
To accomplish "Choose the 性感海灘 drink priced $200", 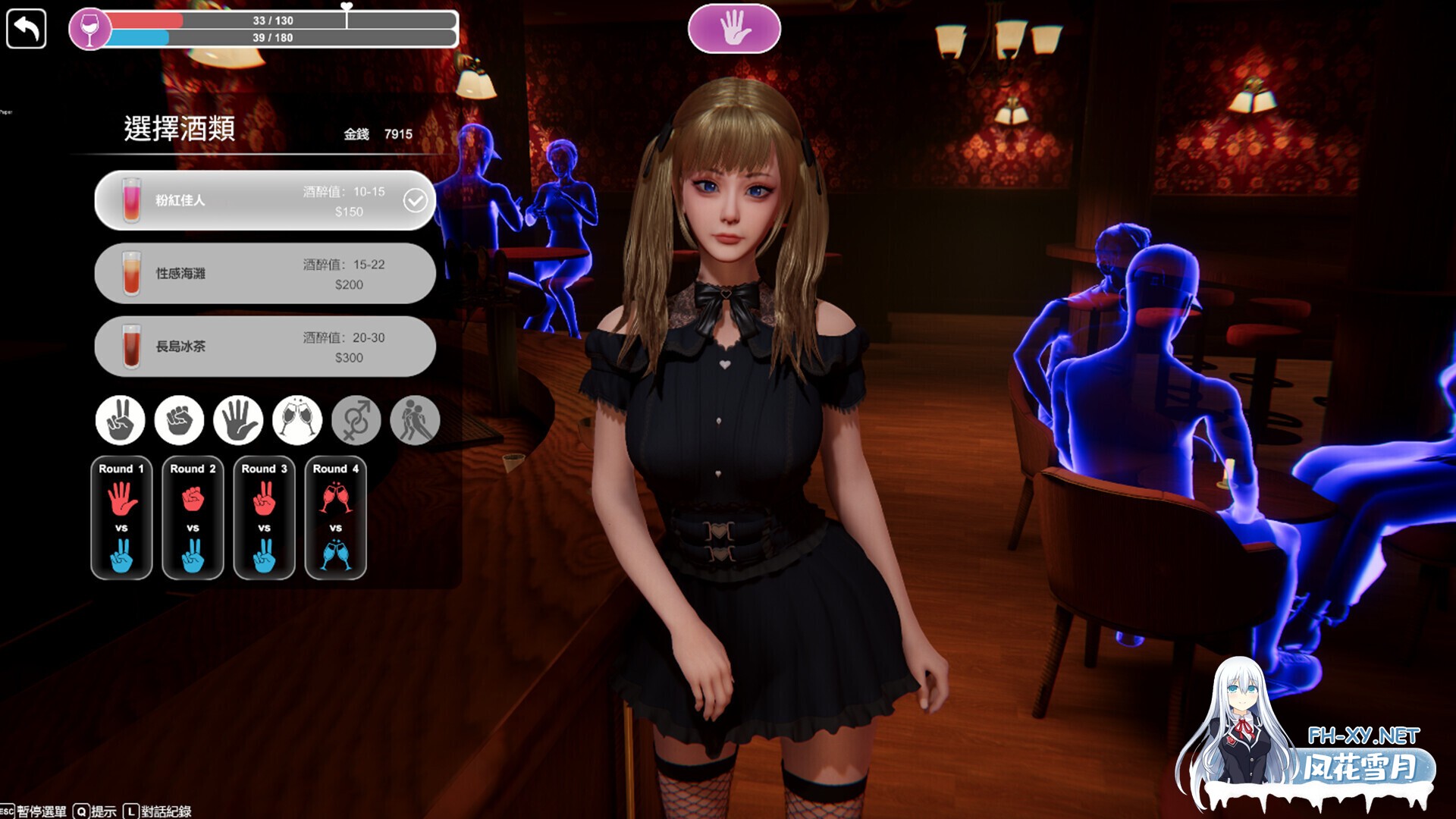I will pyautogui.click(x=264, y=273).
